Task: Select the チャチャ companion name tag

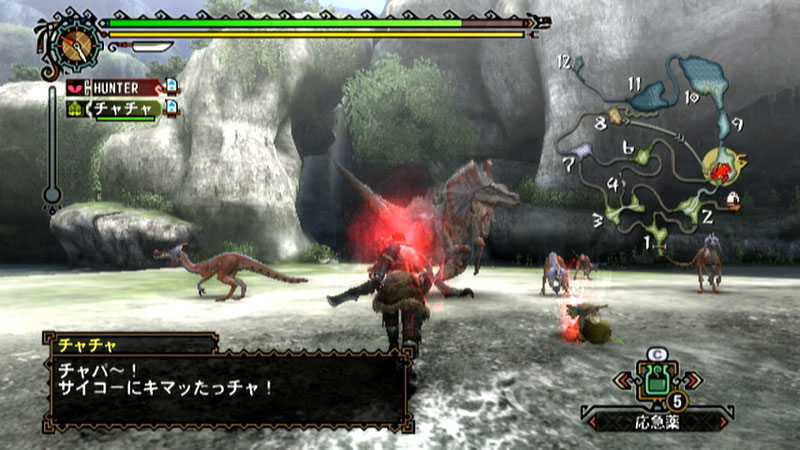Action: pyautogui.click(x=125, y=108)
